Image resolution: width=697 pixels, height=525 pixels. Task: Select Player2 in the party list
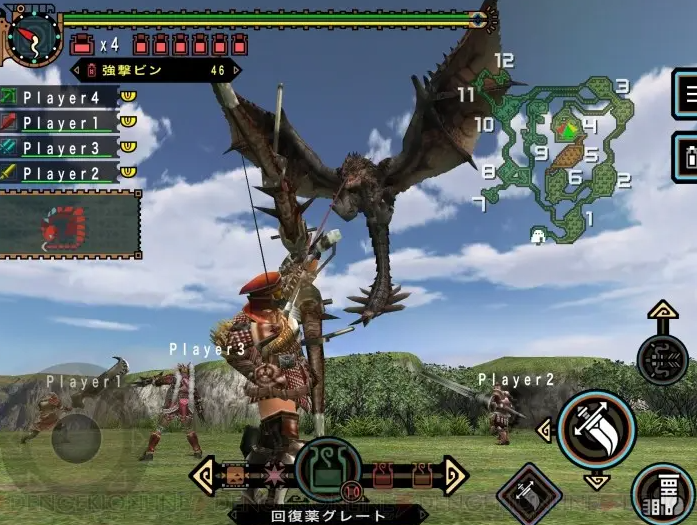(x=61, y=173)
